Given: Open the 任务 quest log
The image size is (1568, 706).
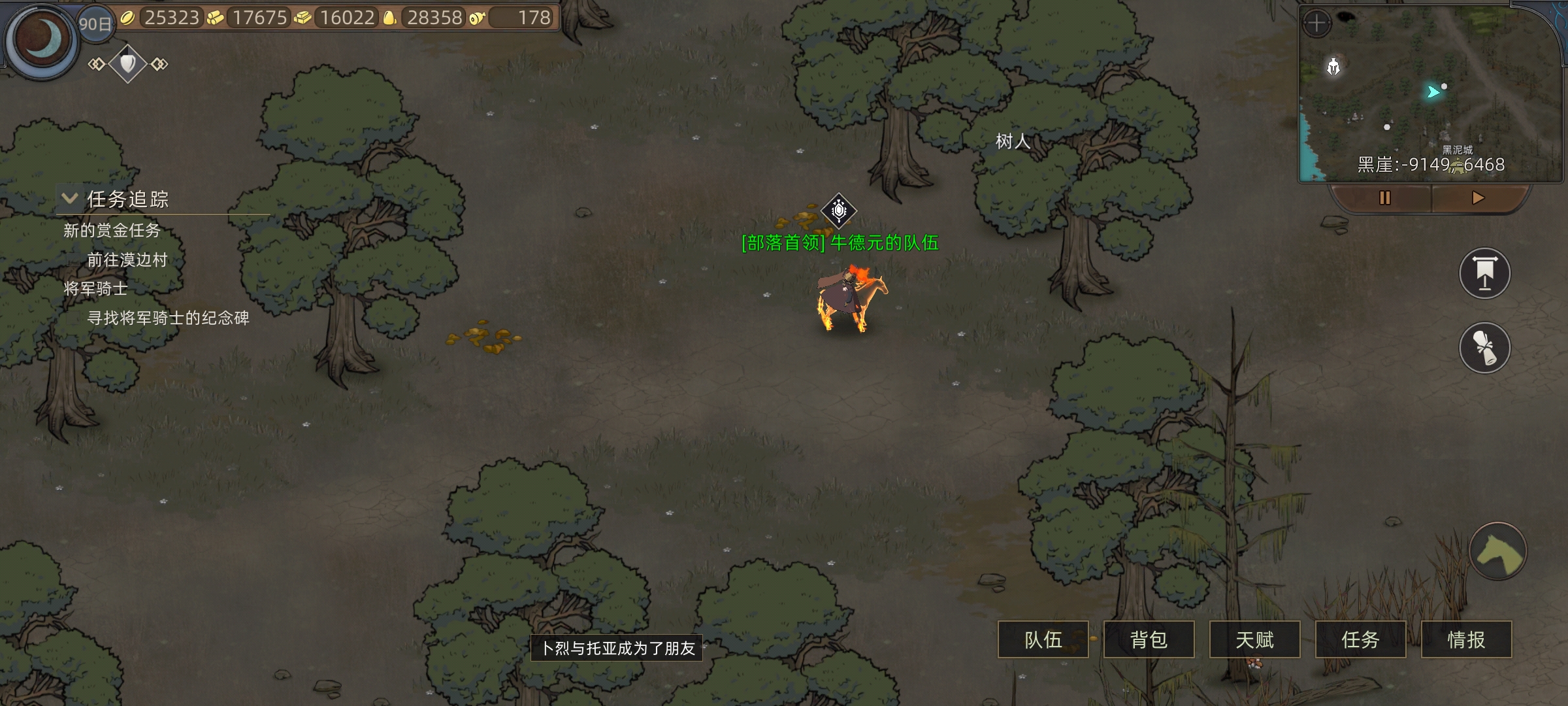Looking at the screenshot, I should 1360,639.
